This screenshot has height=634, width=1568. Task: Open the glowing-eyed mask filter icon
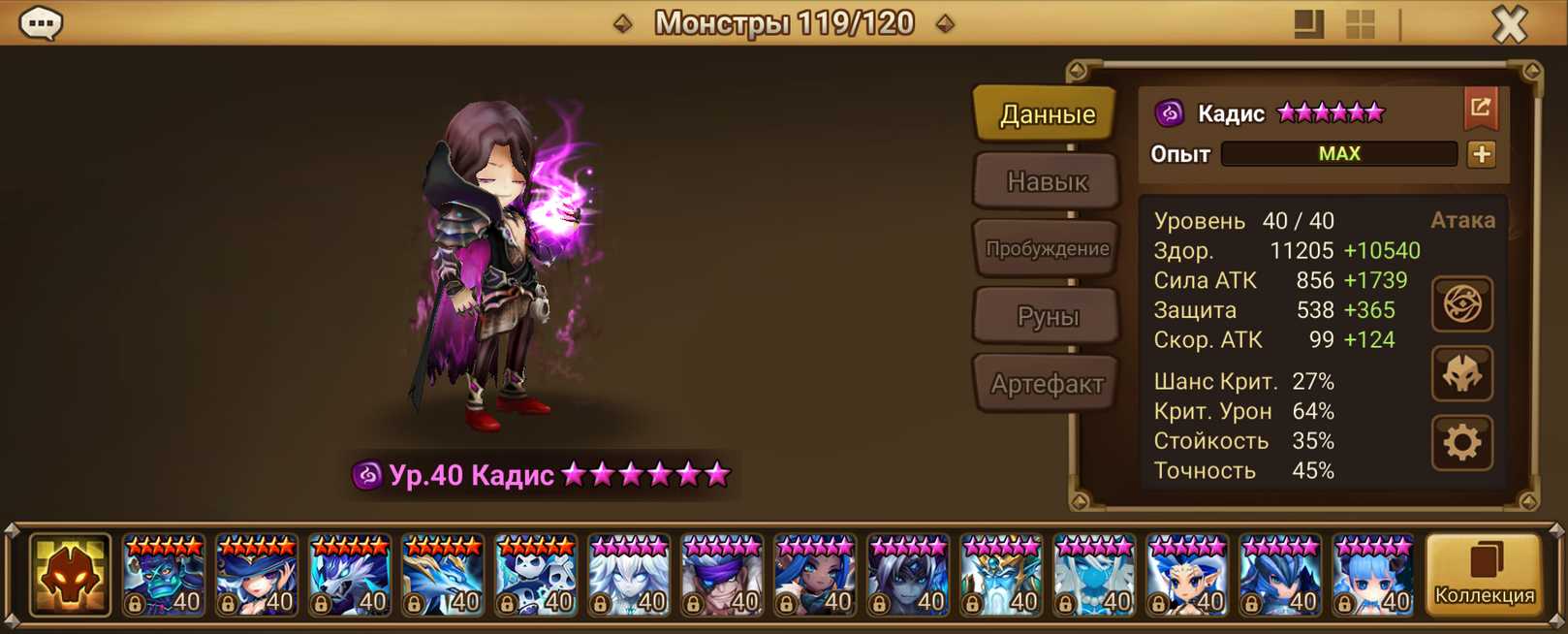(x=70, y=575)
